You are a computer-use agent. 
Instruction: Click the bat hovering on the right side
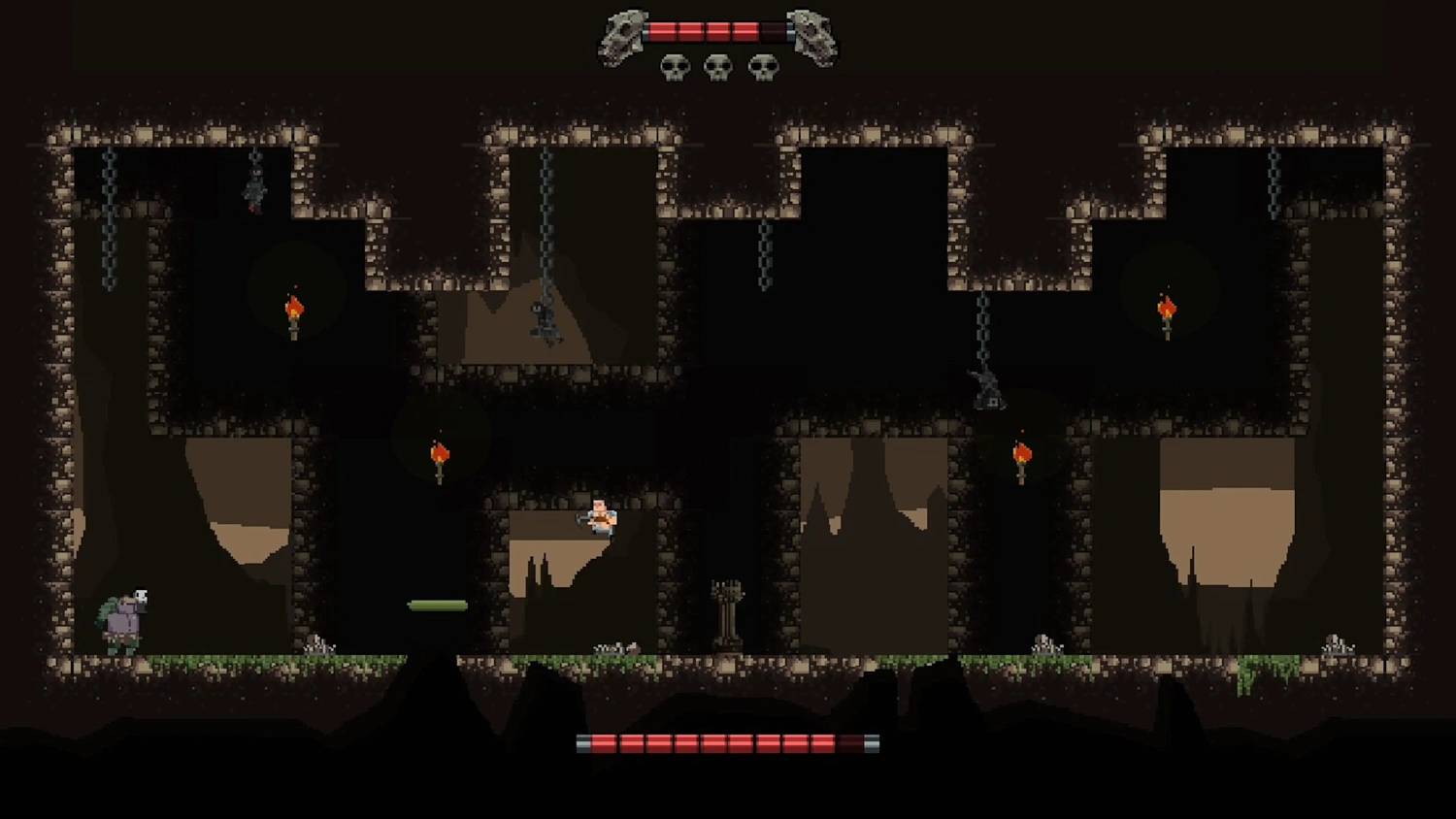point(988,387)
